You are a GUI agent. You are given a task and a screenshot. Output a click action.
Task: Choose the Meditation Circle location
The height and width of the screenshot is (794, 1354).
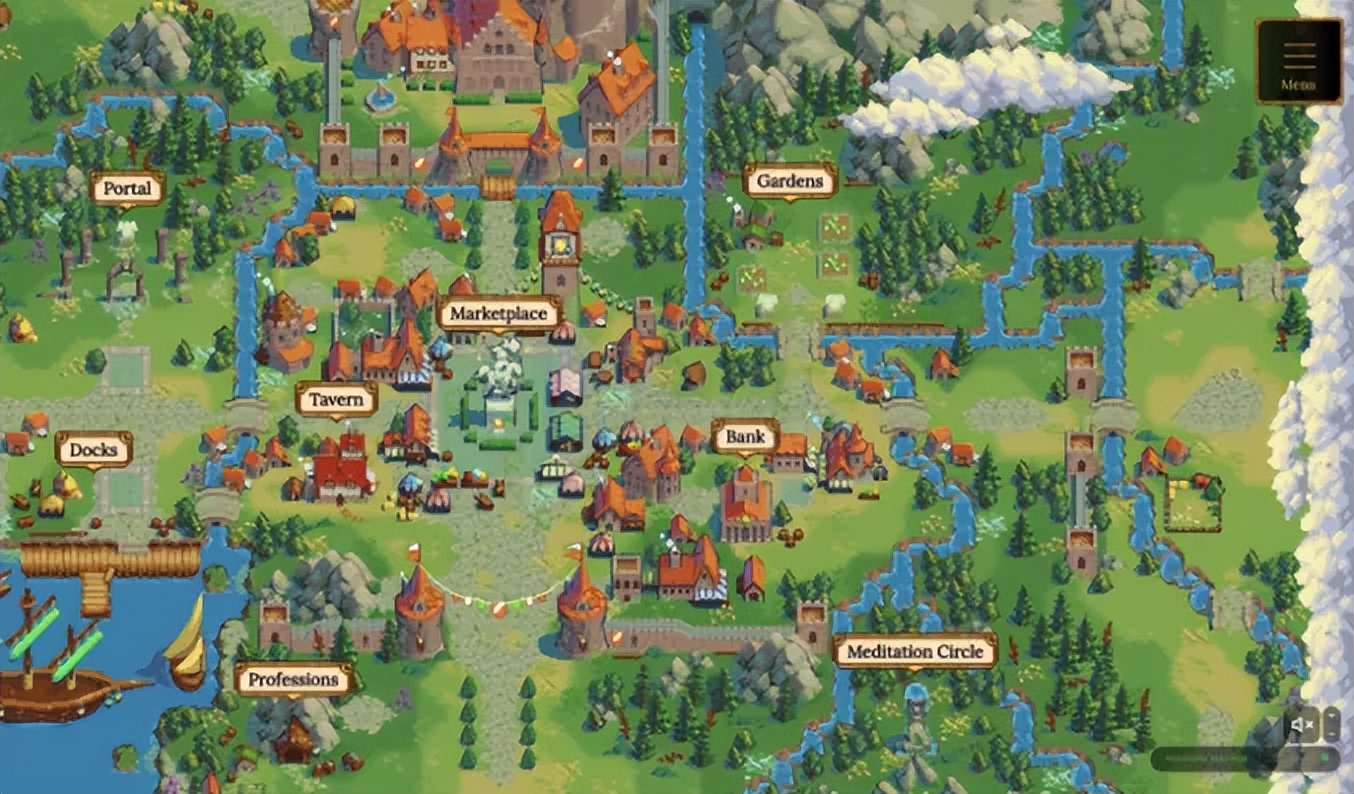[x=915, y=652]
